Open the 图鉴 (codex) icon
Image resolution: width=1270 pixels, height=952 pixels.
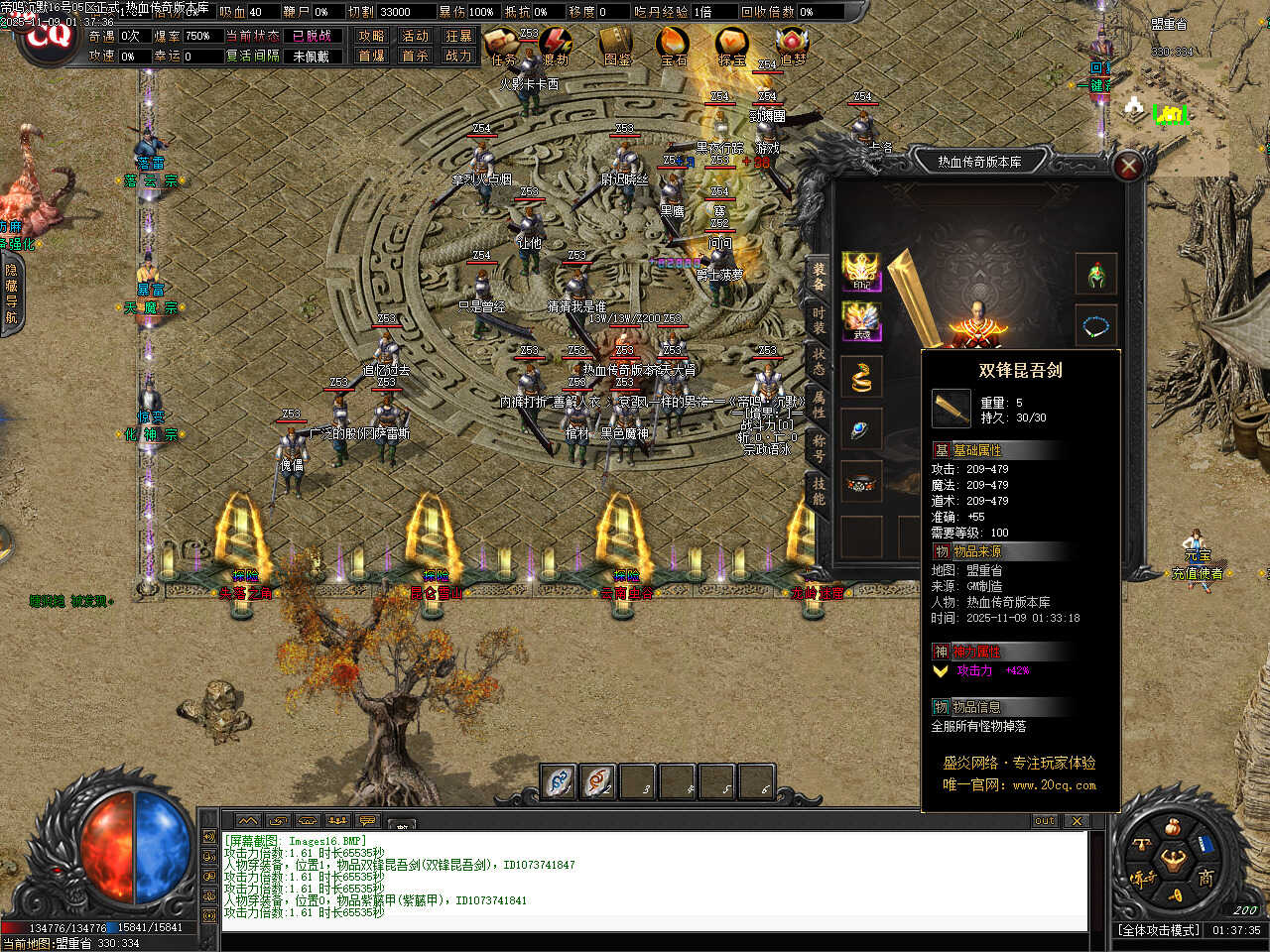point(617,45)
